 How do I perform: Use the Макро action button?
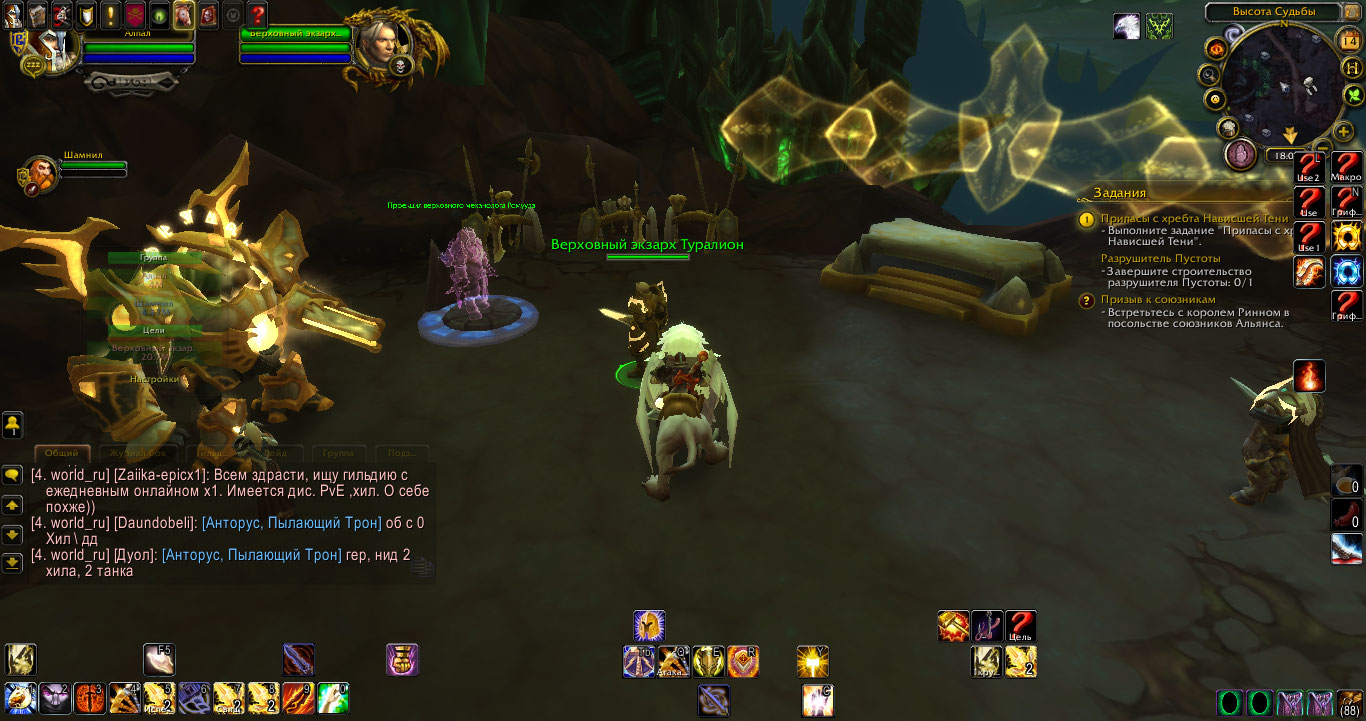(x=1346, y=163)
